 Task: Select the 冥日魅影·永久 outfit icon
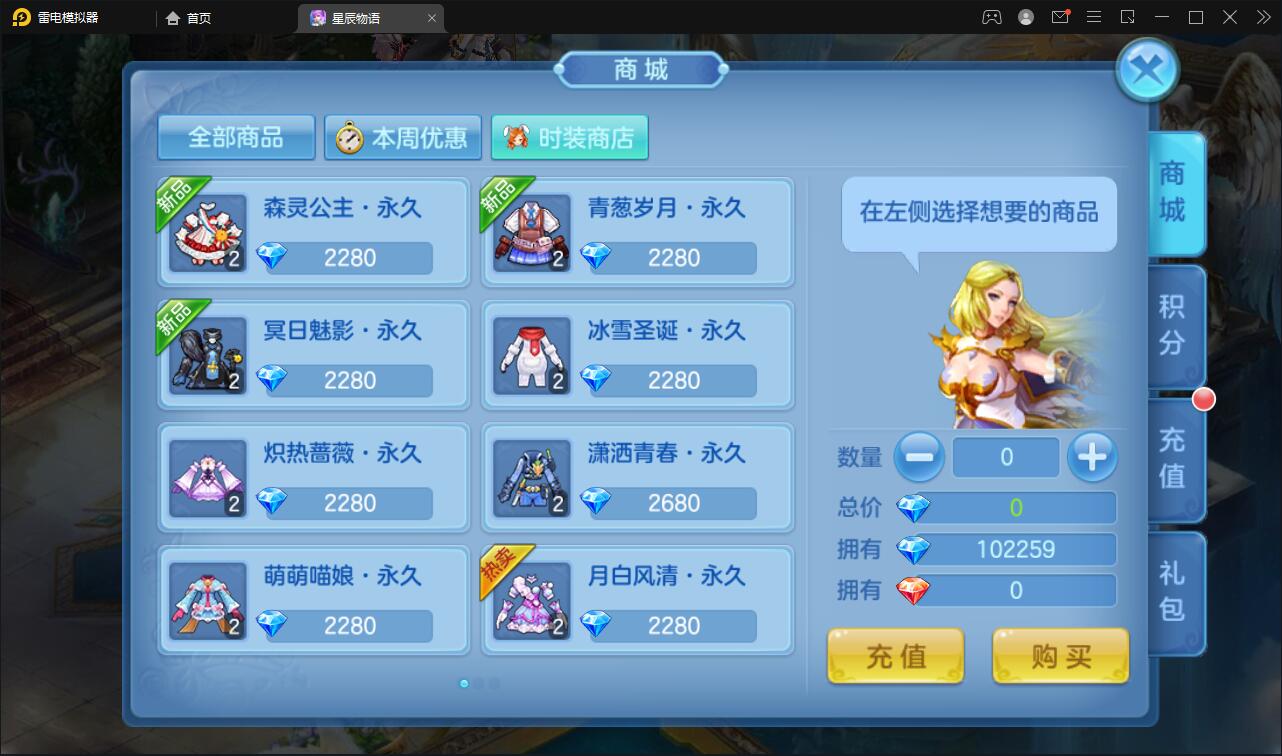[x=207, y=355]
